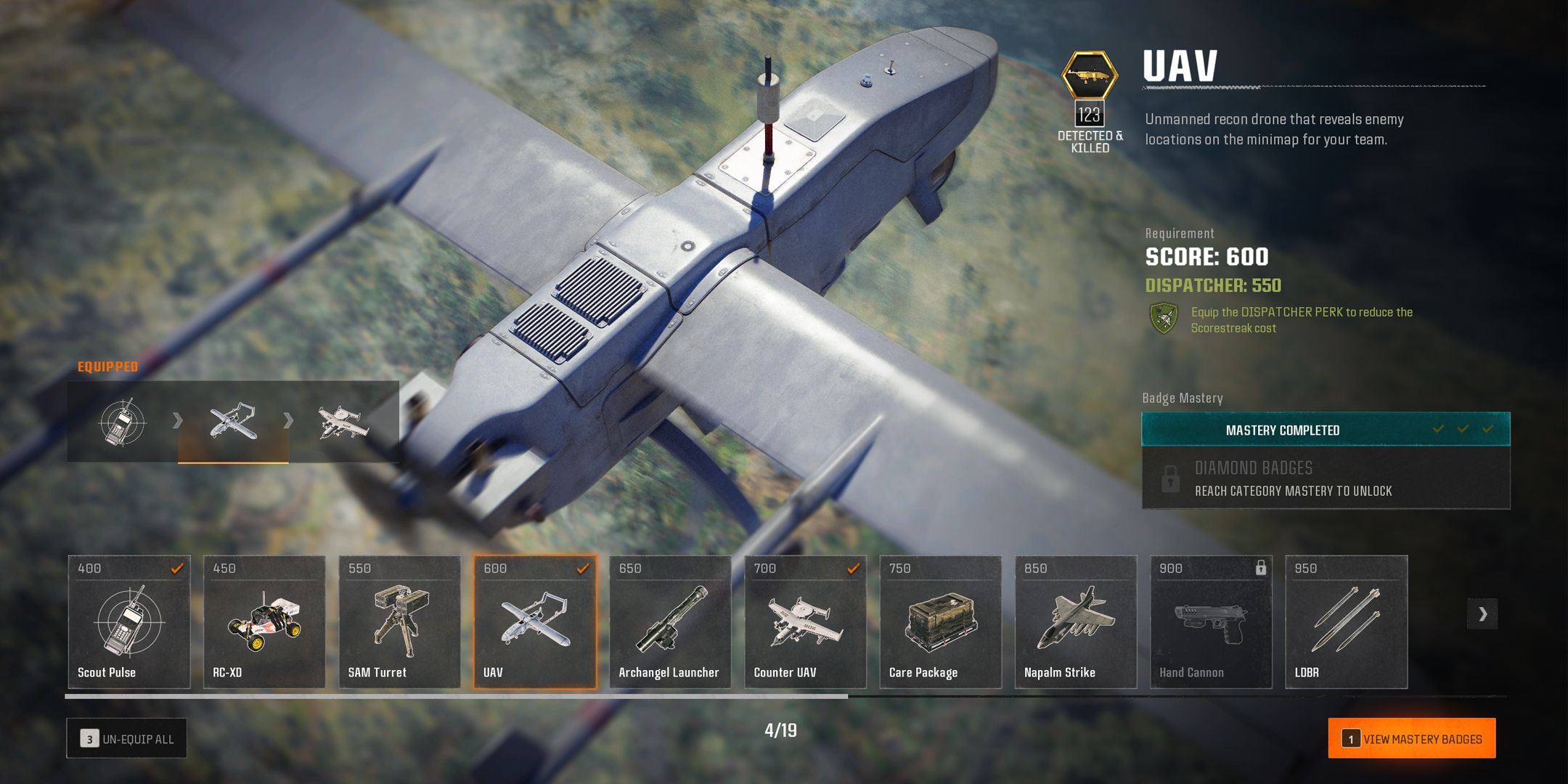Open View Mastery Badges
The height and width of the screenshot is (784, 1568).
(1411, 738)
